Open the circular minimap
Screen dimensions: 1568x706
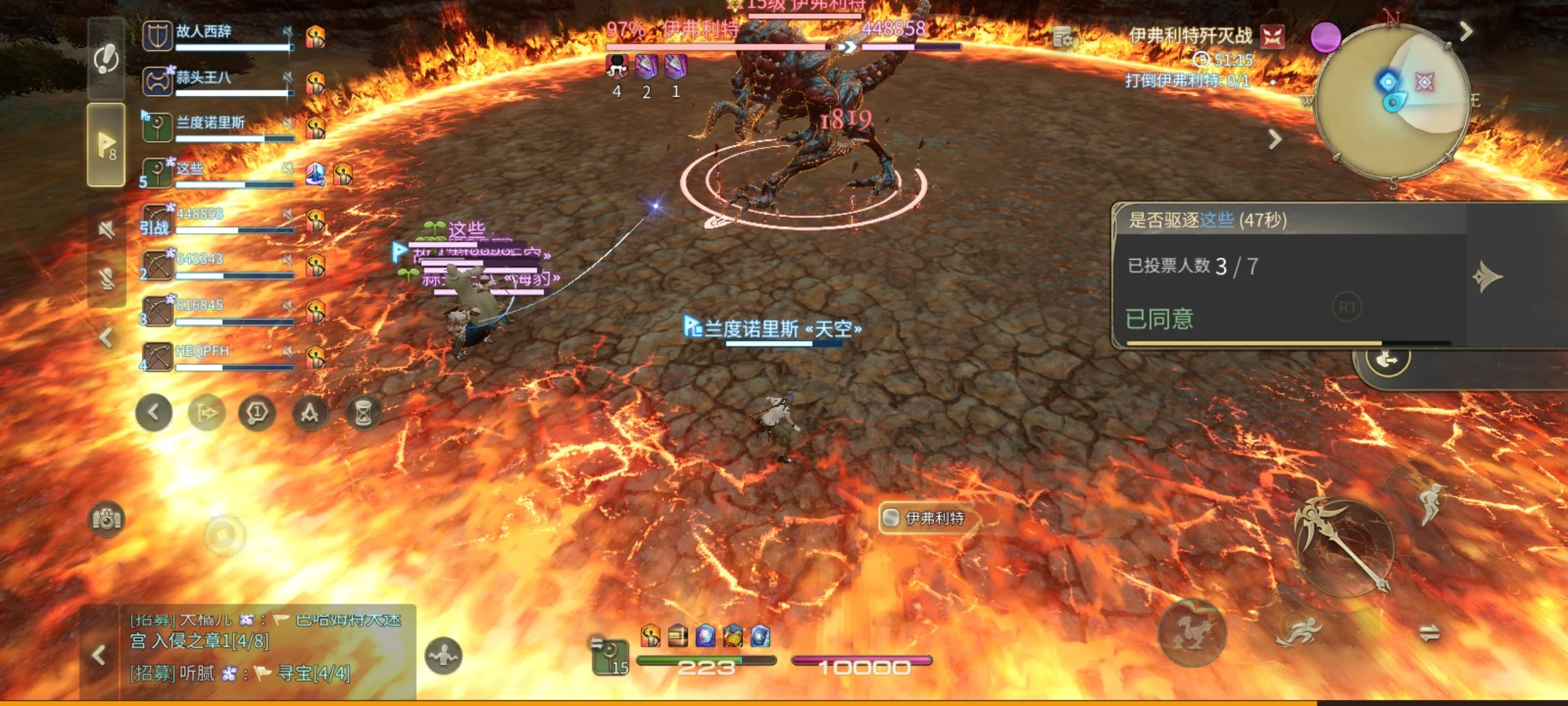point(1392,101)
